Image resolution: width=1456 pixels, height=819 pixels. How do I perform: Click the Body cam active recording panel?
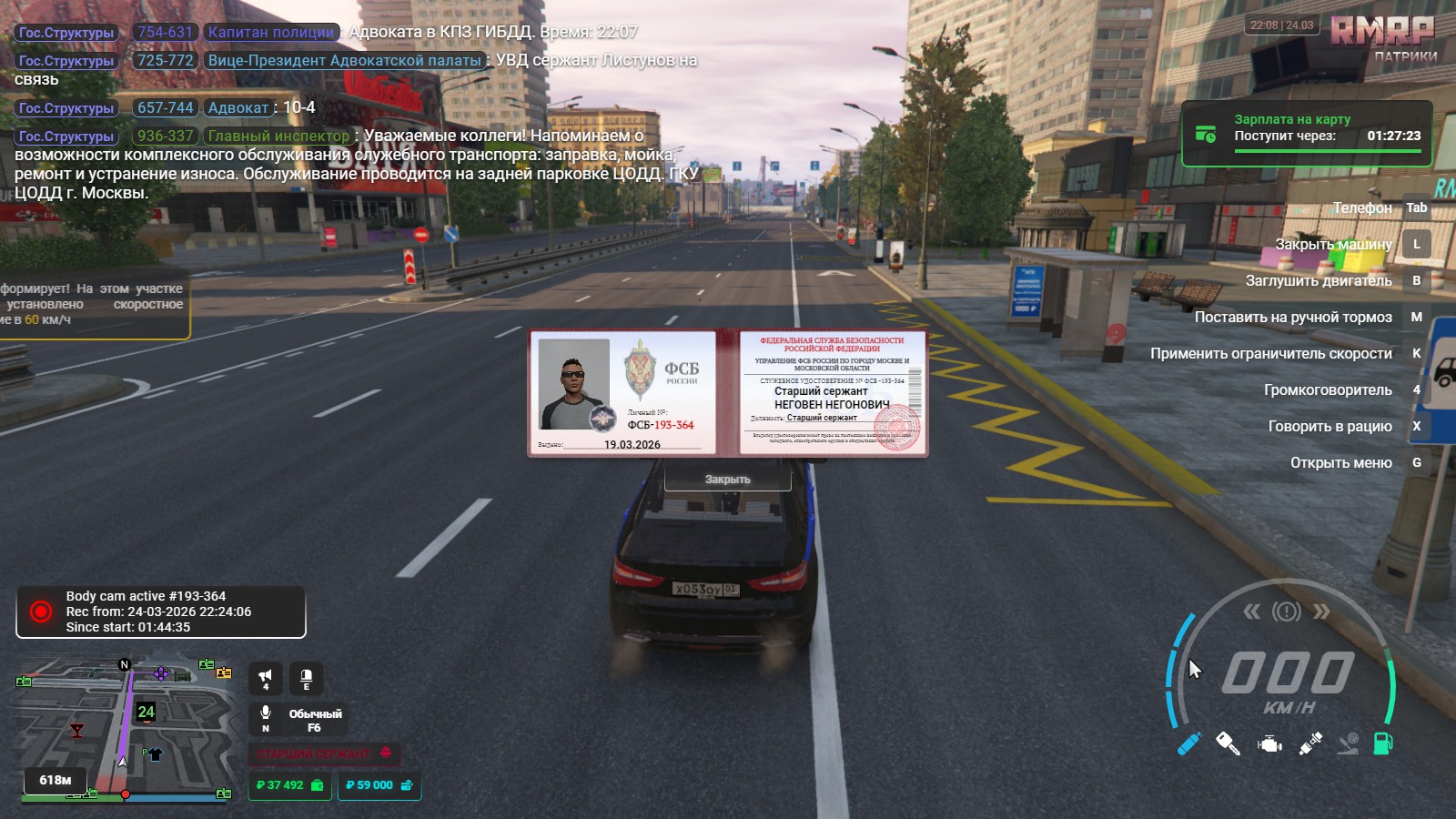pyautogui.click(x=161, y=612)
